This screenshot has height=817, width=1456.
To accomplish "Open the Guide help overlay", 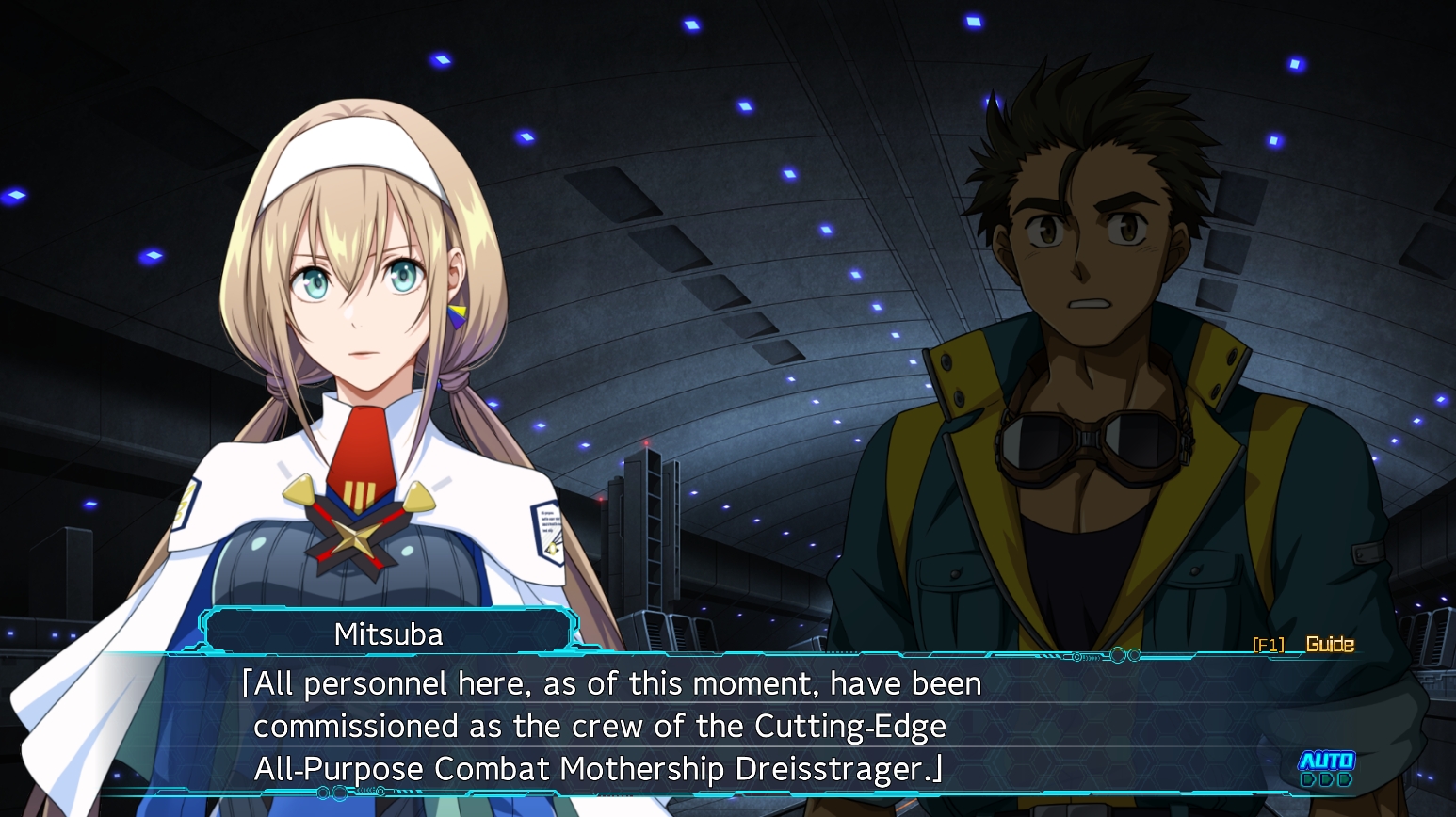I will coord(1328,645).
